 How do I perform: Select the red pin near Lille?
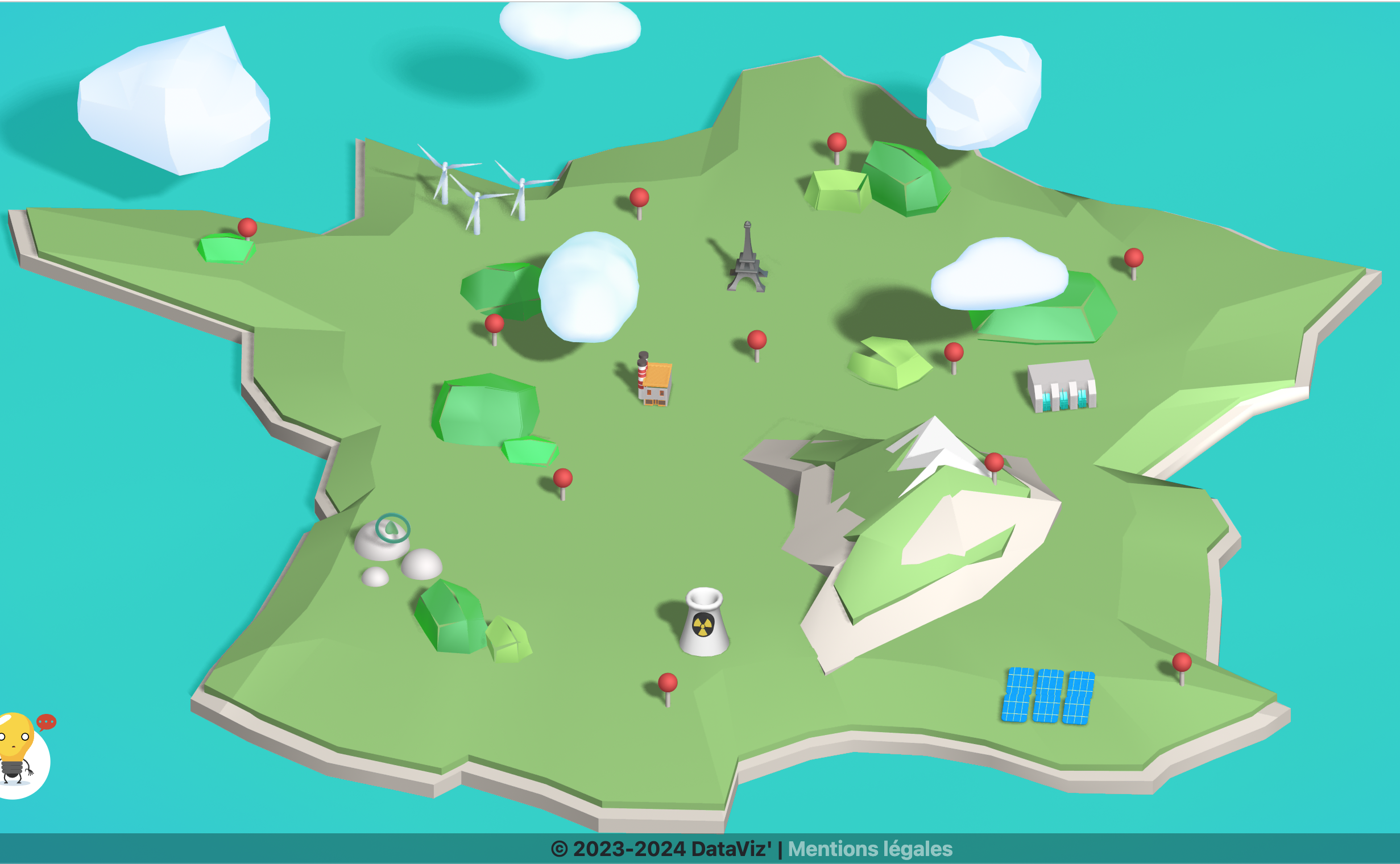pos(836,143)
